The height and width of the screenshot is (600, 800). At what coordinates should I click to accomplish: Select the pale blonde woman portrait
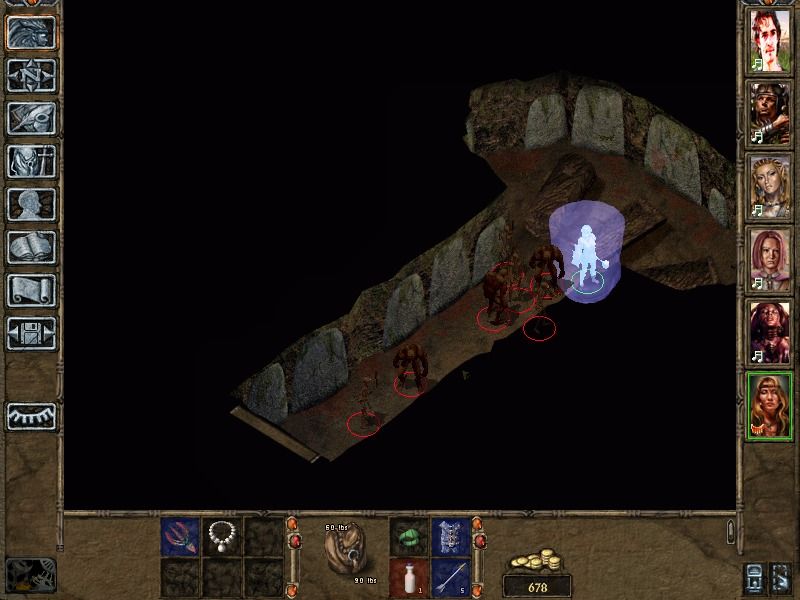click(x=770, y=186)
